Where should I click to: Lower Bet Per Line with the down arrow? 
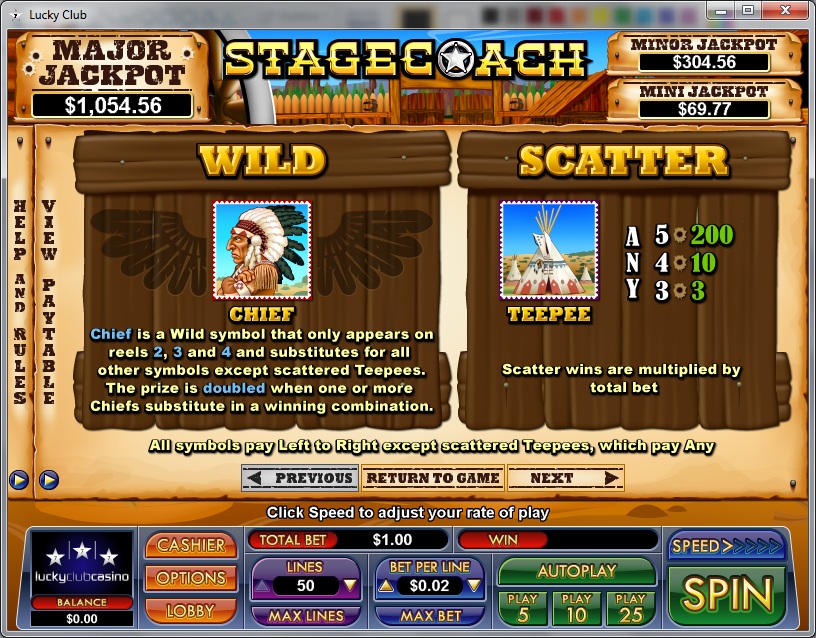[x=476, y=586]
